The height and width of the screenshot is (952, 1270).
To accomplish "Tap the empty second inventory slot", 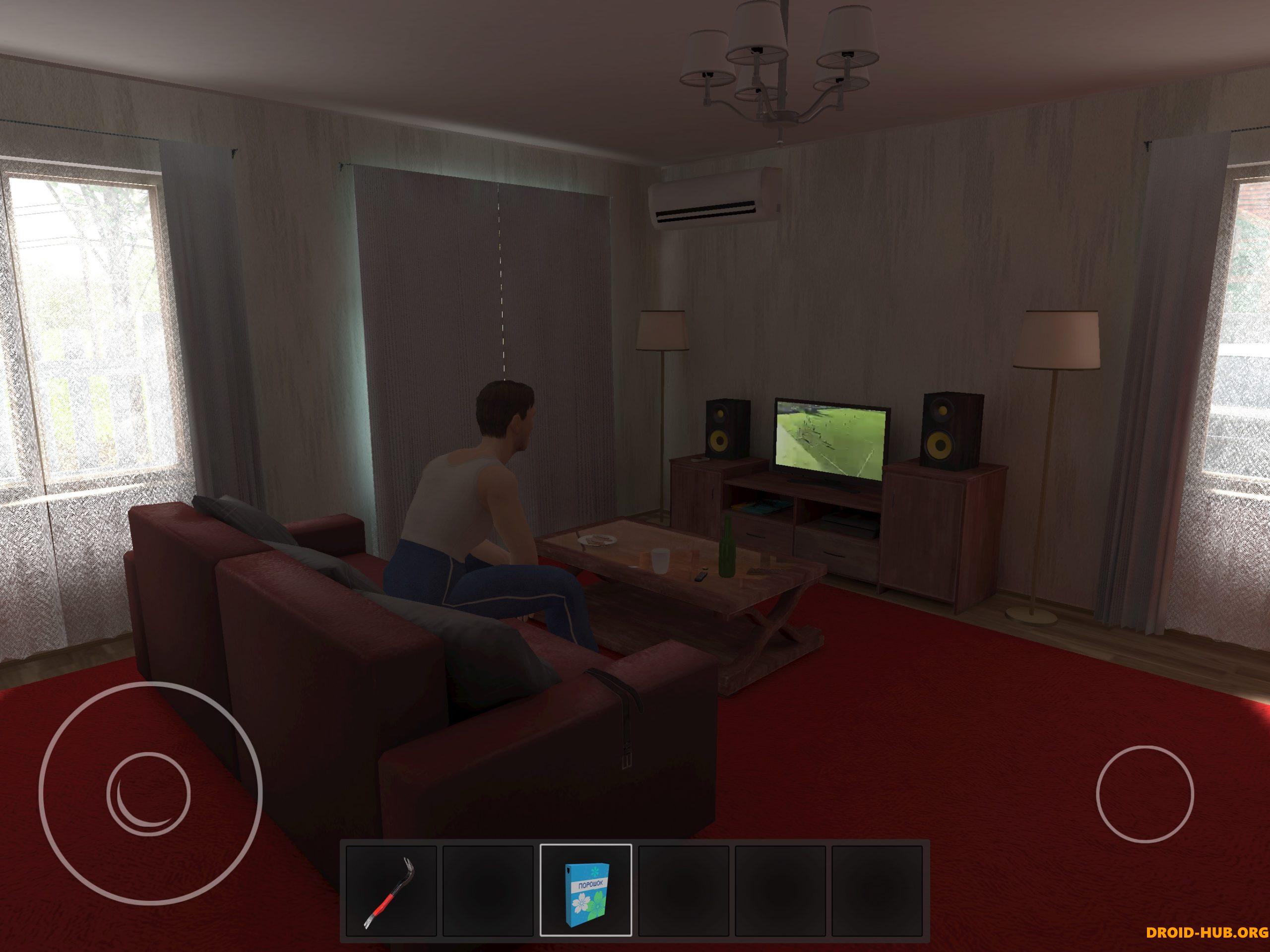I will [x=489, y=891].
